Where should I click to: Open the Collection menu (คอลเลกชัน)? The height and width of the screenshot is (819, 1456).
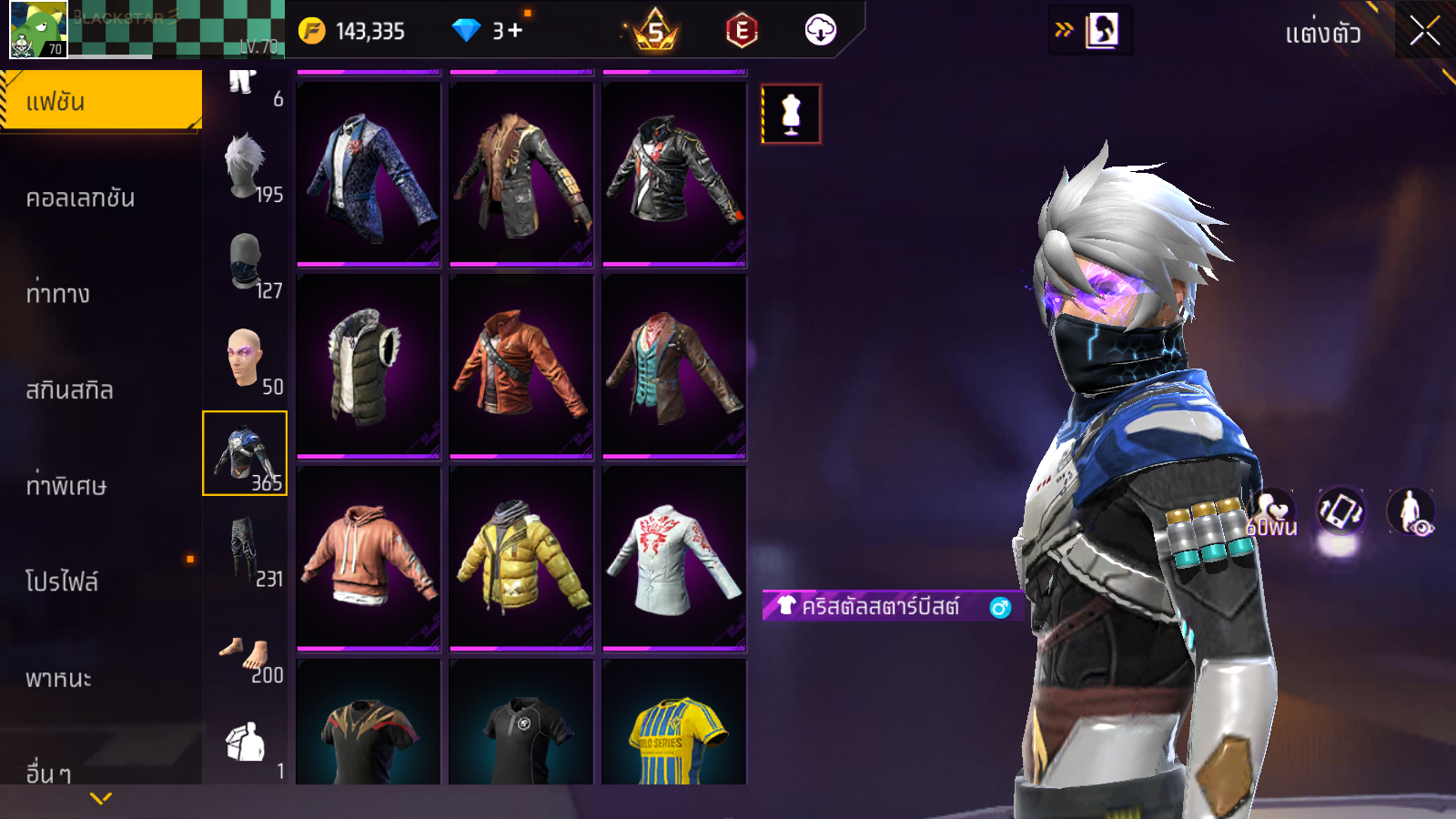tap(81, 198)
